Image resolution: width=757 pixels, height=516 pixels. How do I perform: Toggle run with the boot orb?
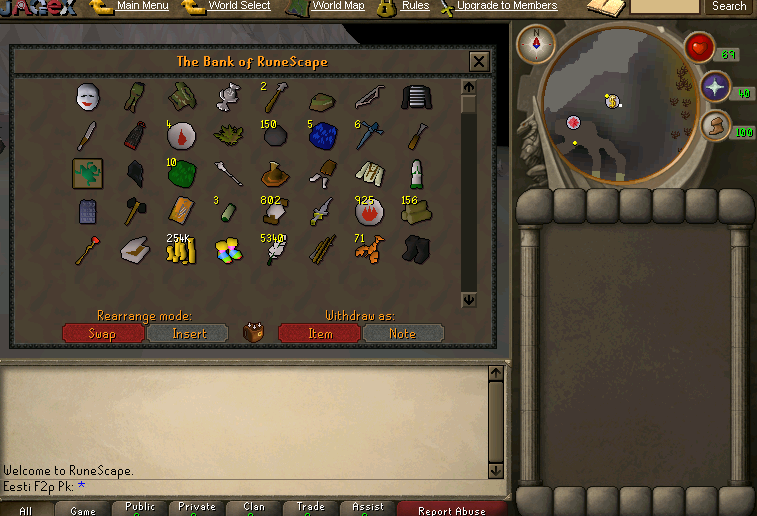714,126
